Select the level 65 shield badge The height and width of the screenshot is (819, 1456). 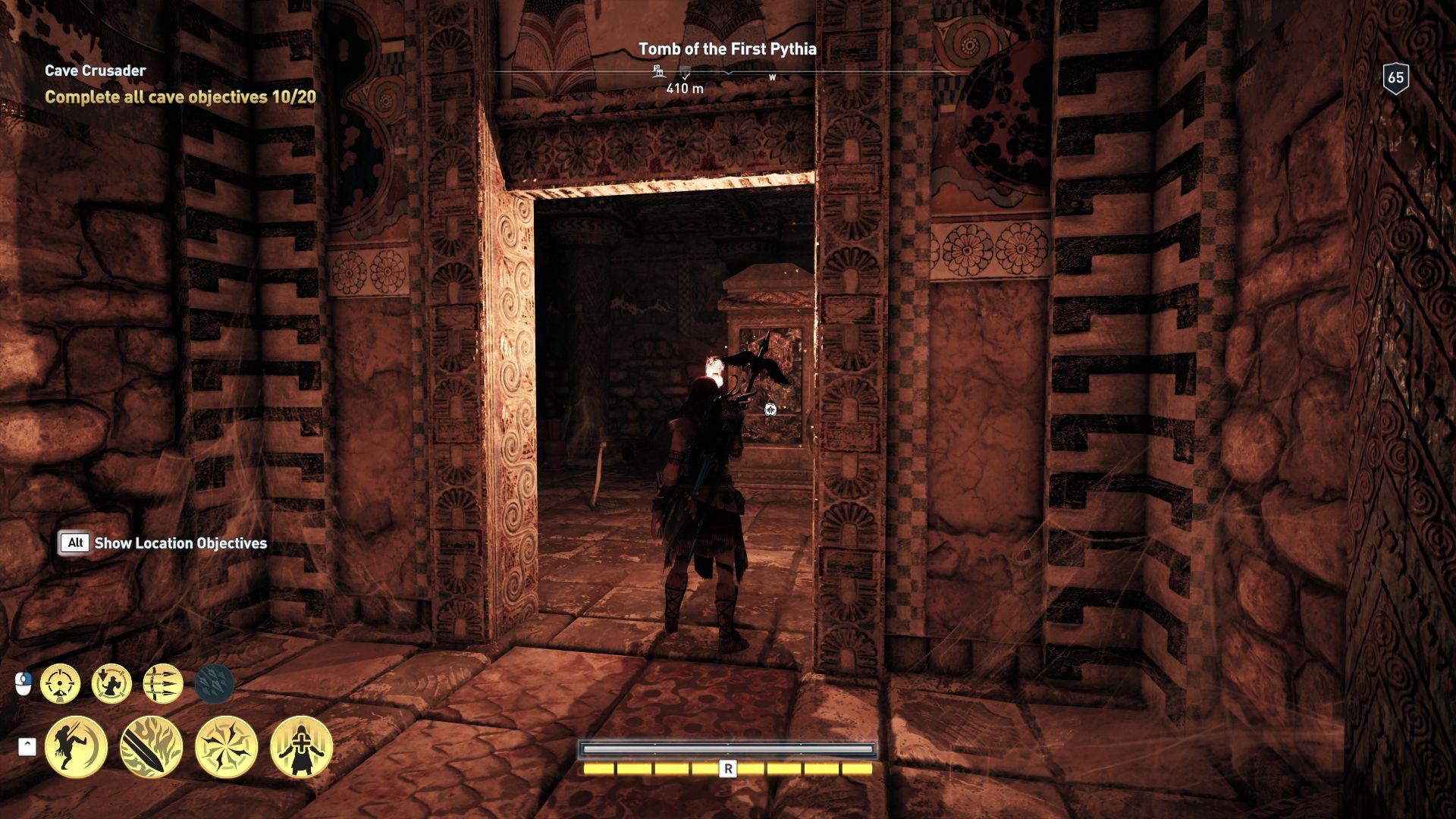coord(1395,77)
